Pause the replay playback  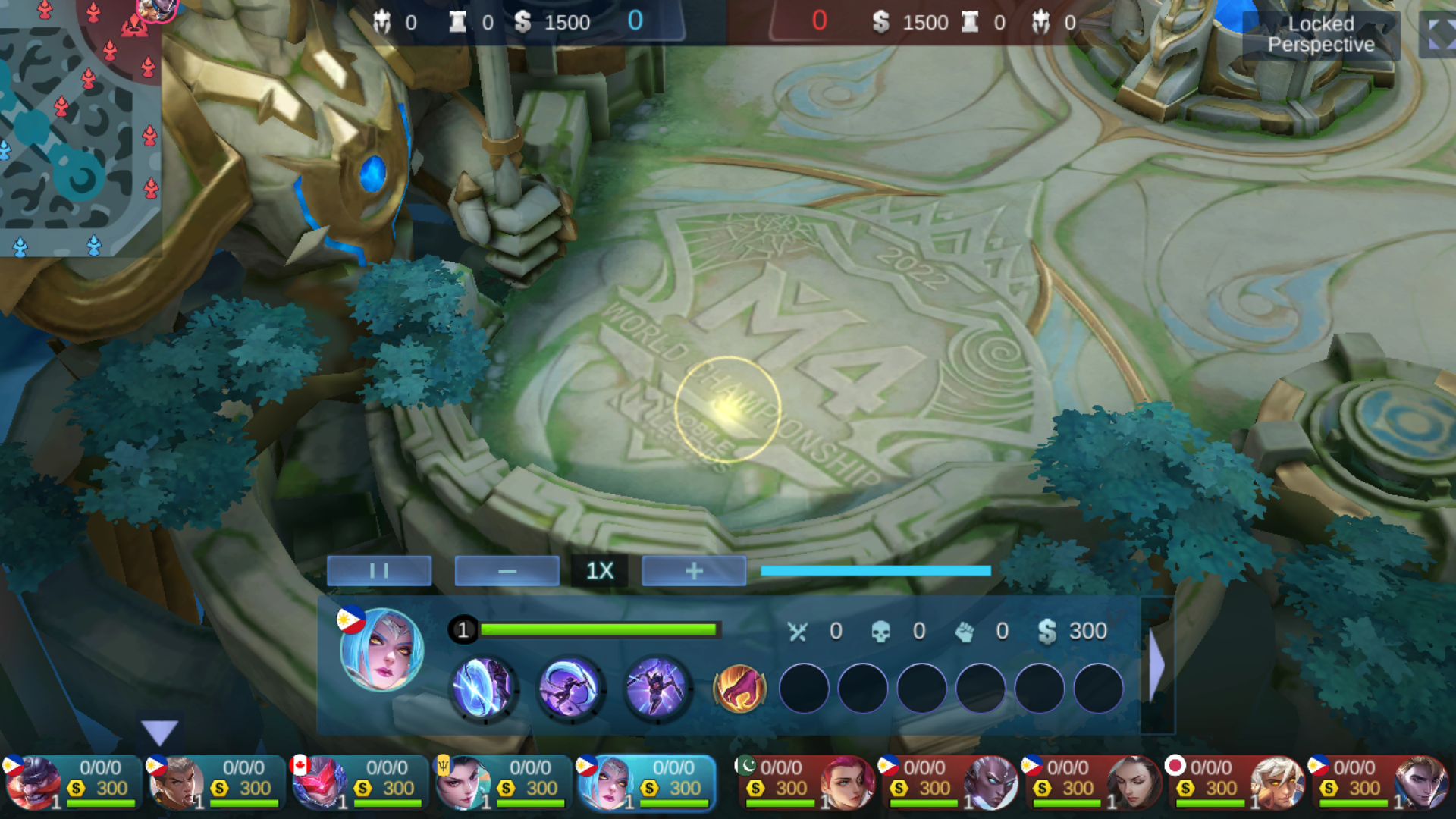379,571
